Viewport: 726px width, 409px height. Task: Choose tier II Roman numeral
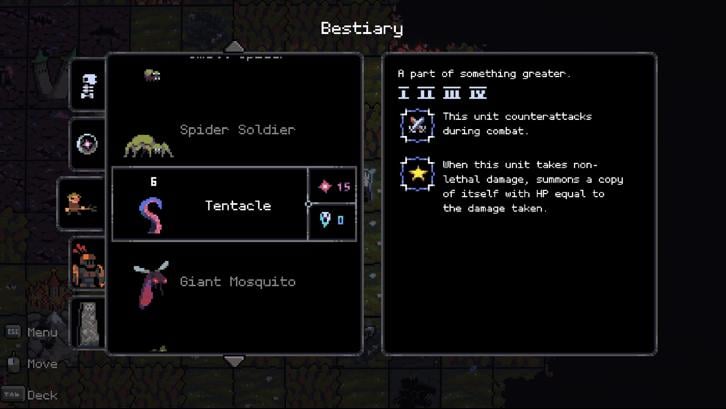pyautogui.click(x=428, y=93)
